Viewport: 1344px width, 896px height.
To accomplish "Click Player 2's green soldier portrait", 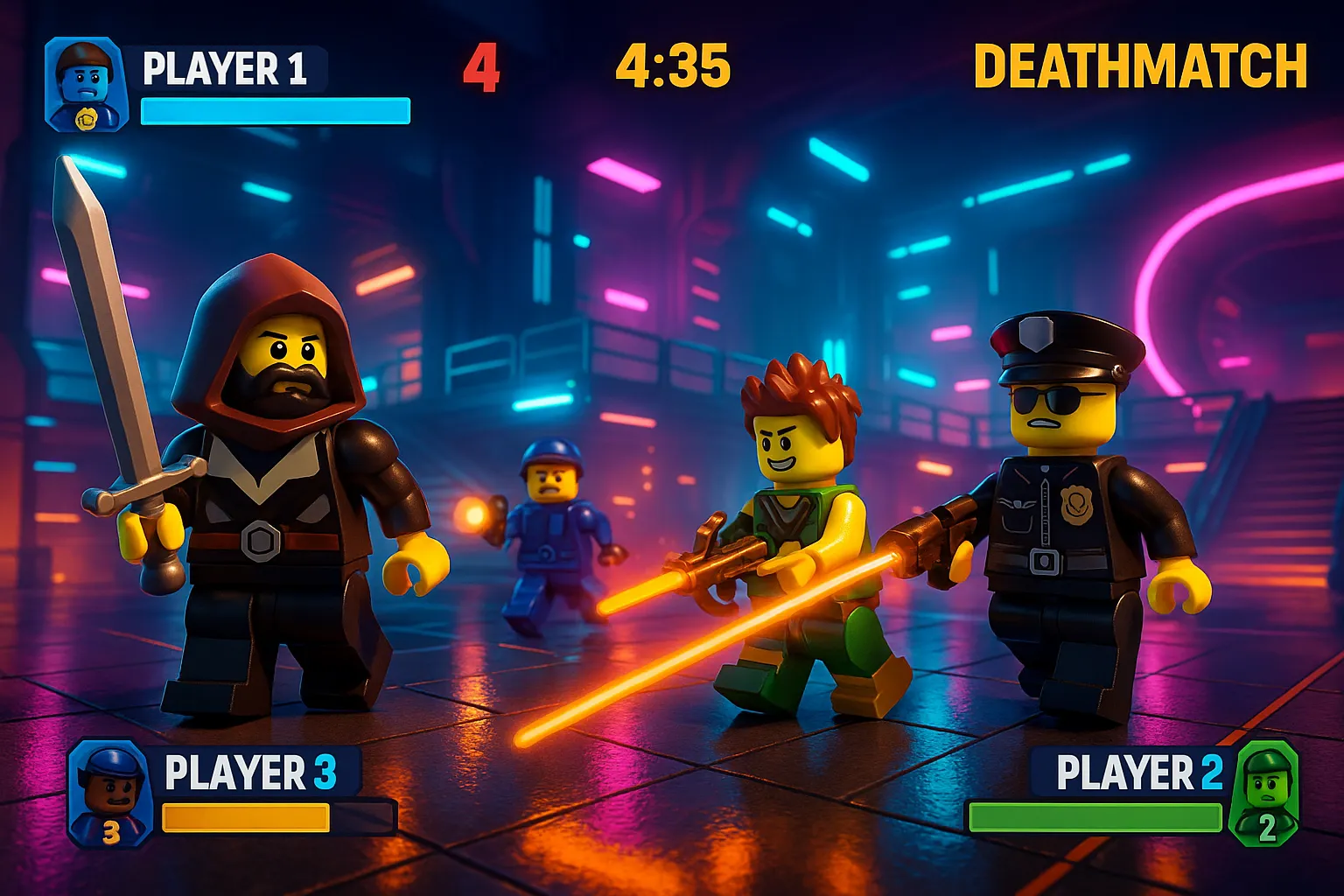I will (x=1263, y=794).
